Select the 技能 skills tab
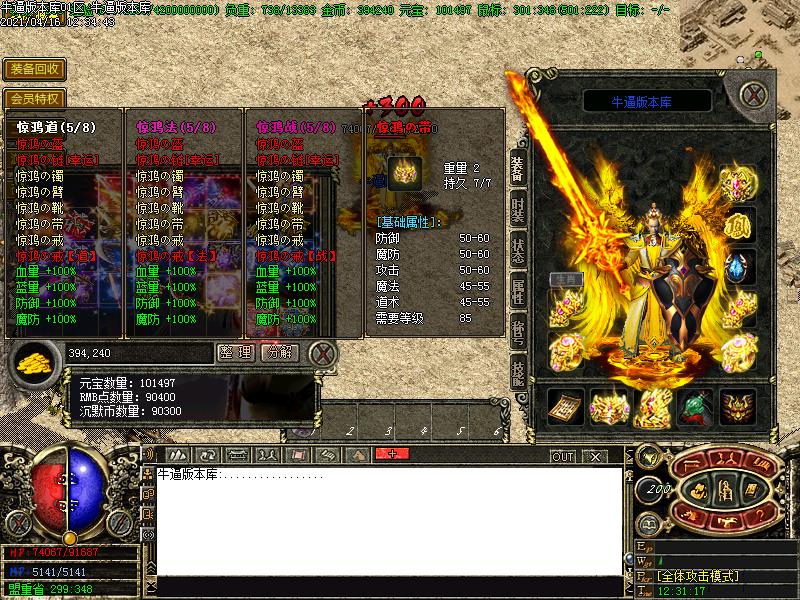This screenshot has height=600, width=800. [517, 375]
